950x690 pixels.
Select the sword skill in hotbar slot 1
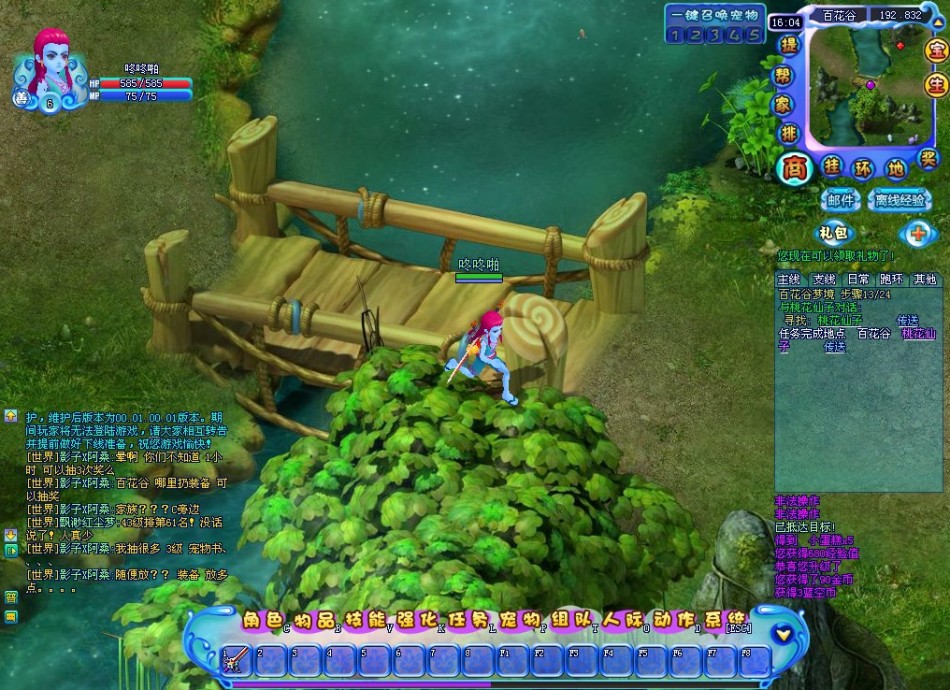[x=237, y=660]
